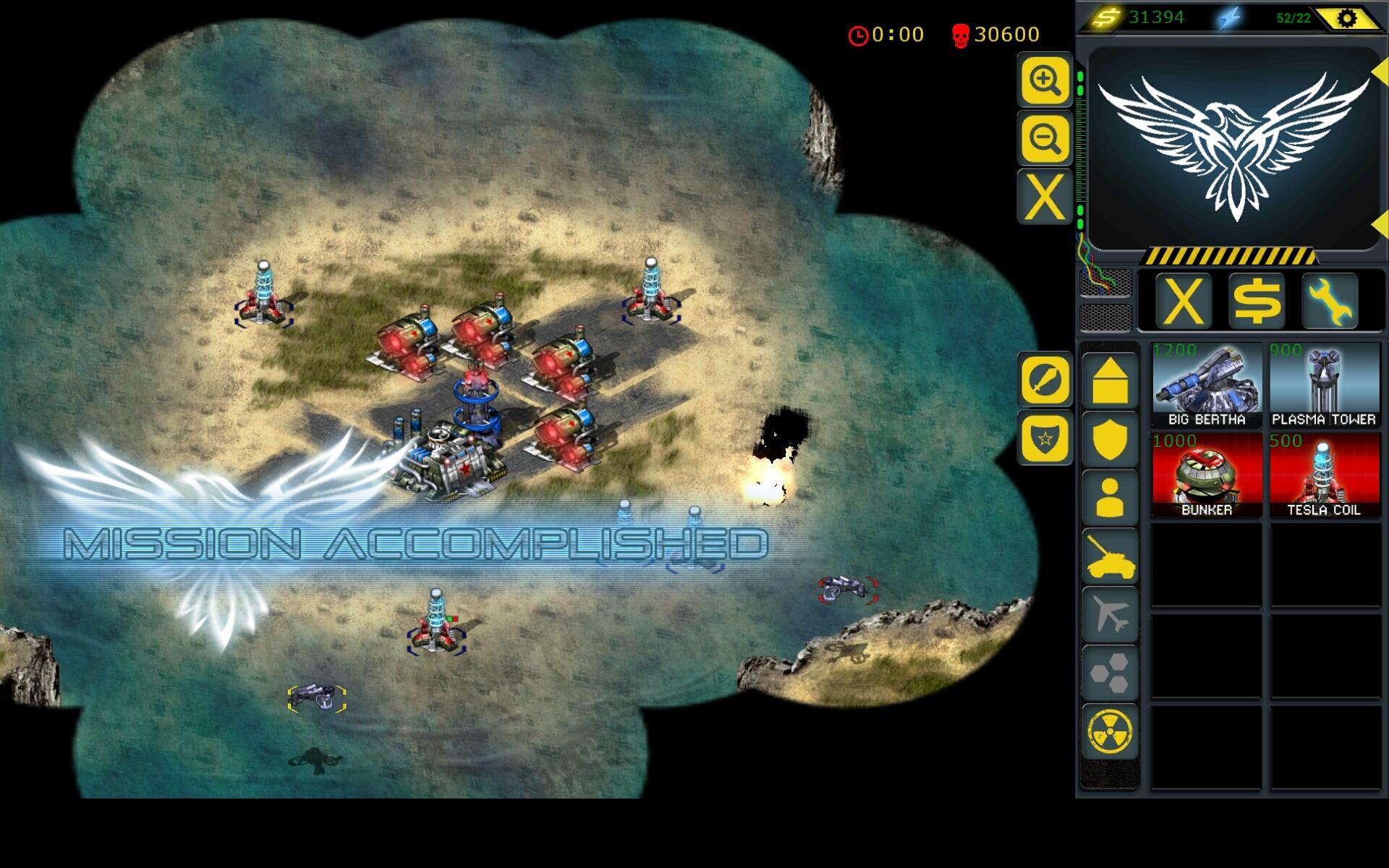Select the zoom out magnifier icon
The width and height of the screenshot is (1389, 868).
tap(1044, 137)
